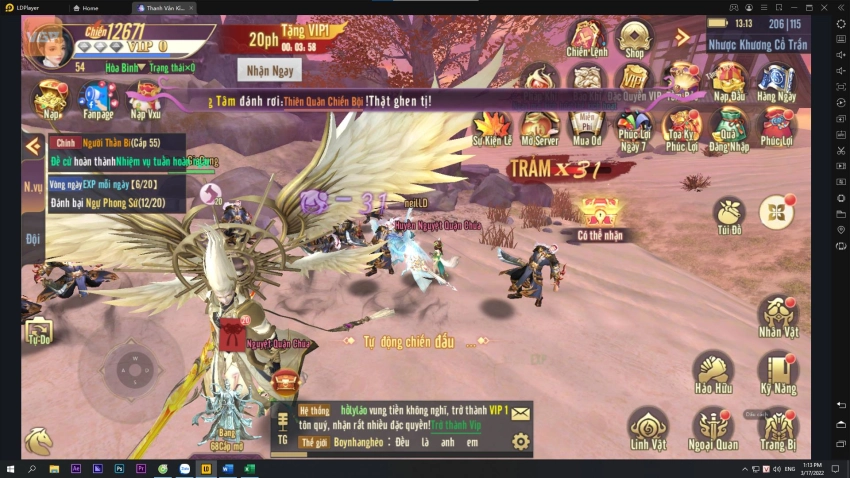Viewport: 850px width, 478px height.
Task: Open the Chiến Lệnh battle pass
Action: click(x=586, y=38)
